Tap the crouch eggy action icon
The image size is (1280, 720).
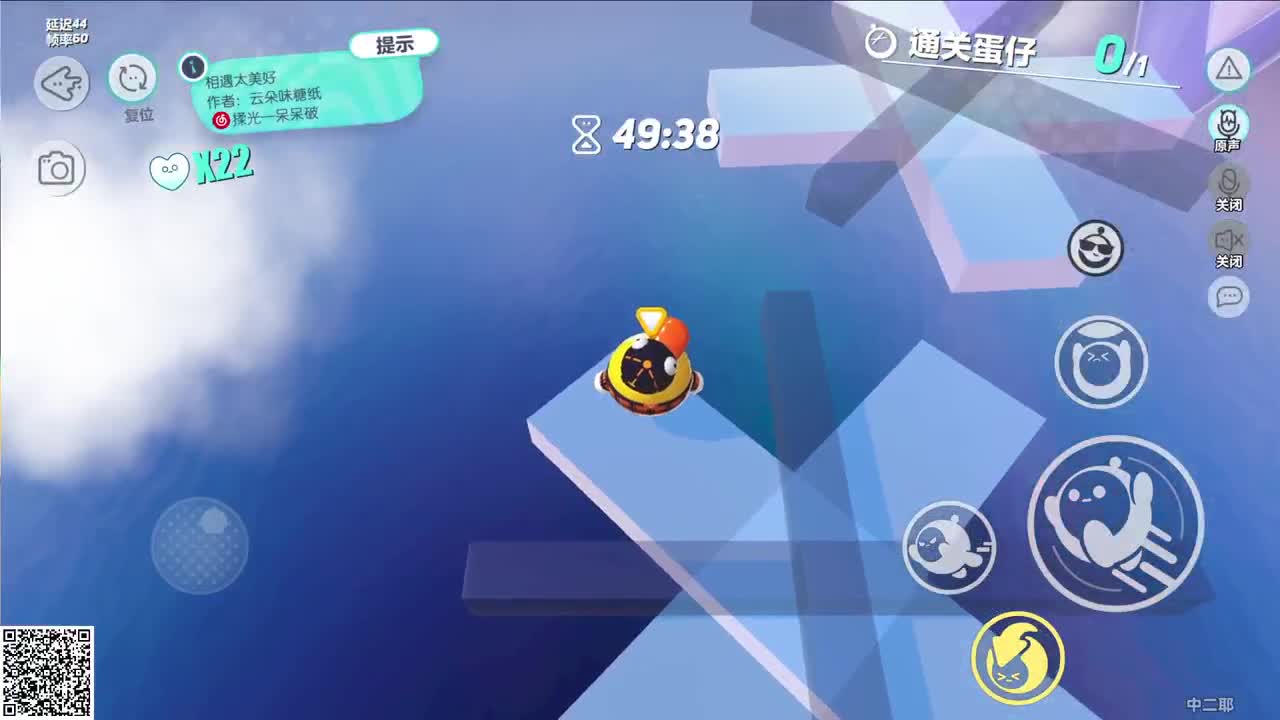pyautogui.click(x=1101, y=362)
